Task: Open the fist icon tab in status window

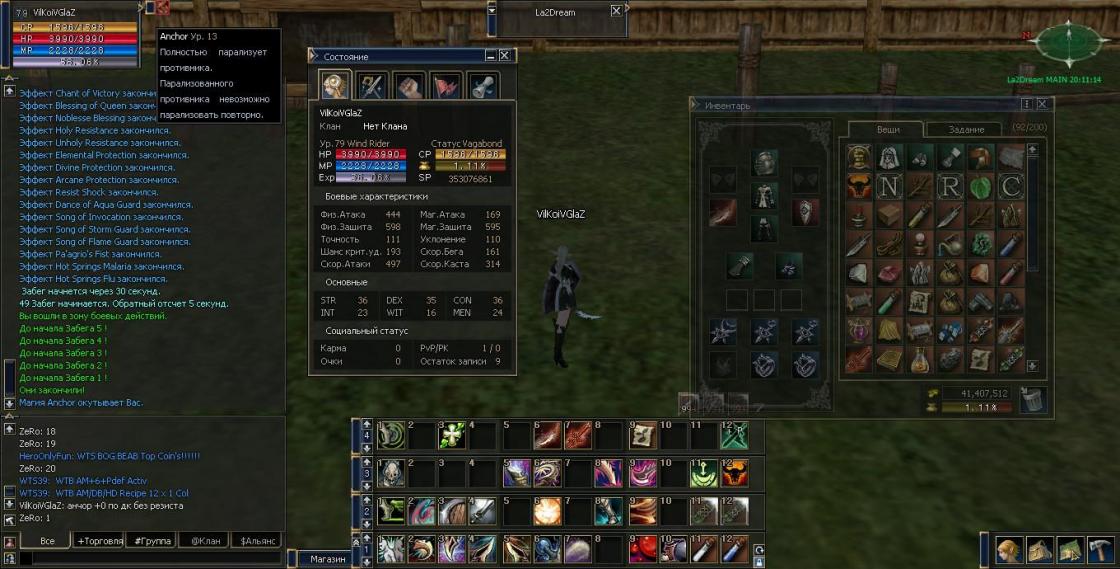Action: [x=408, y=86]
